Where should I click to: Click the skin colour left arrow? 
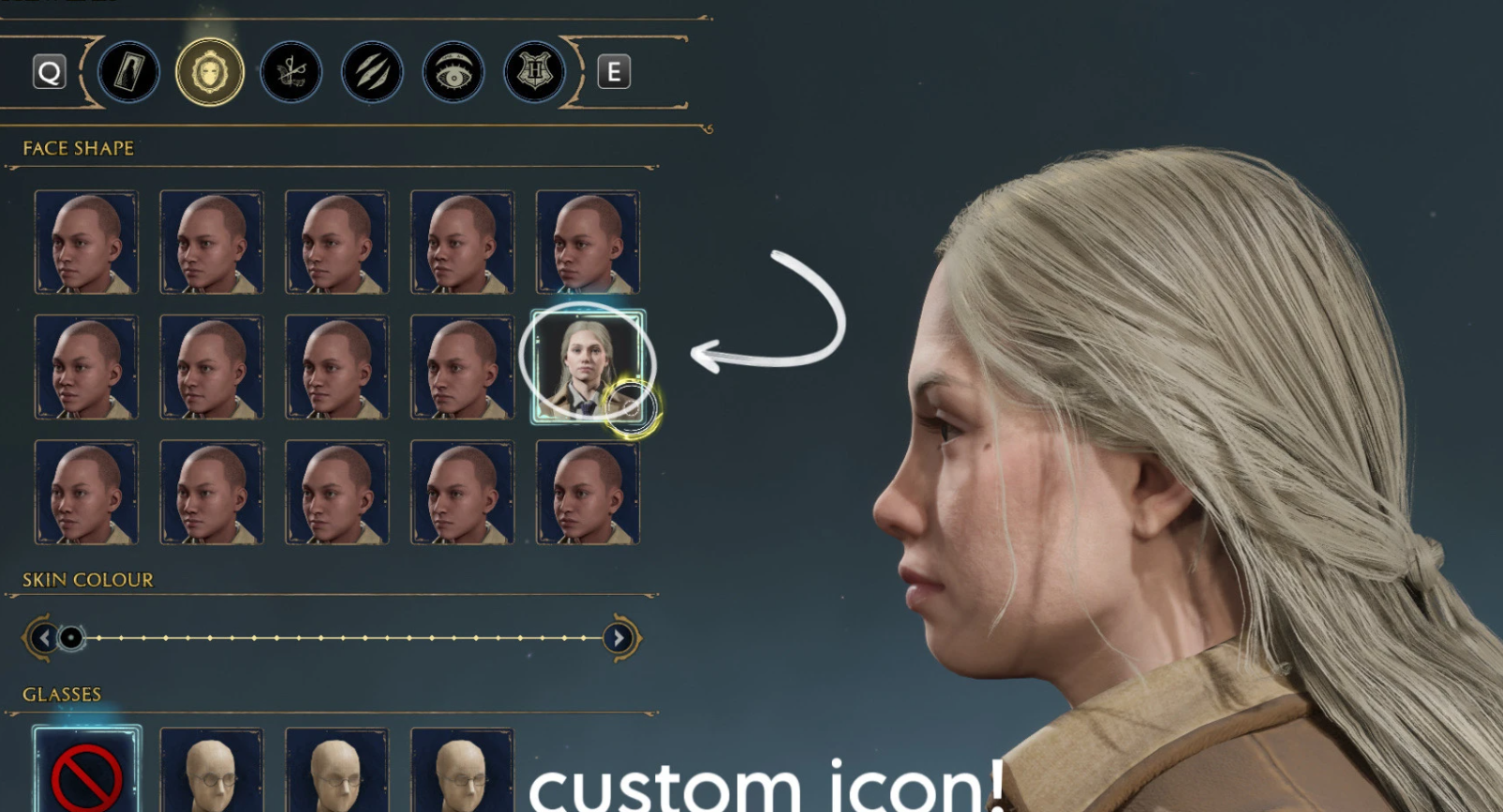tap(43, 638)
